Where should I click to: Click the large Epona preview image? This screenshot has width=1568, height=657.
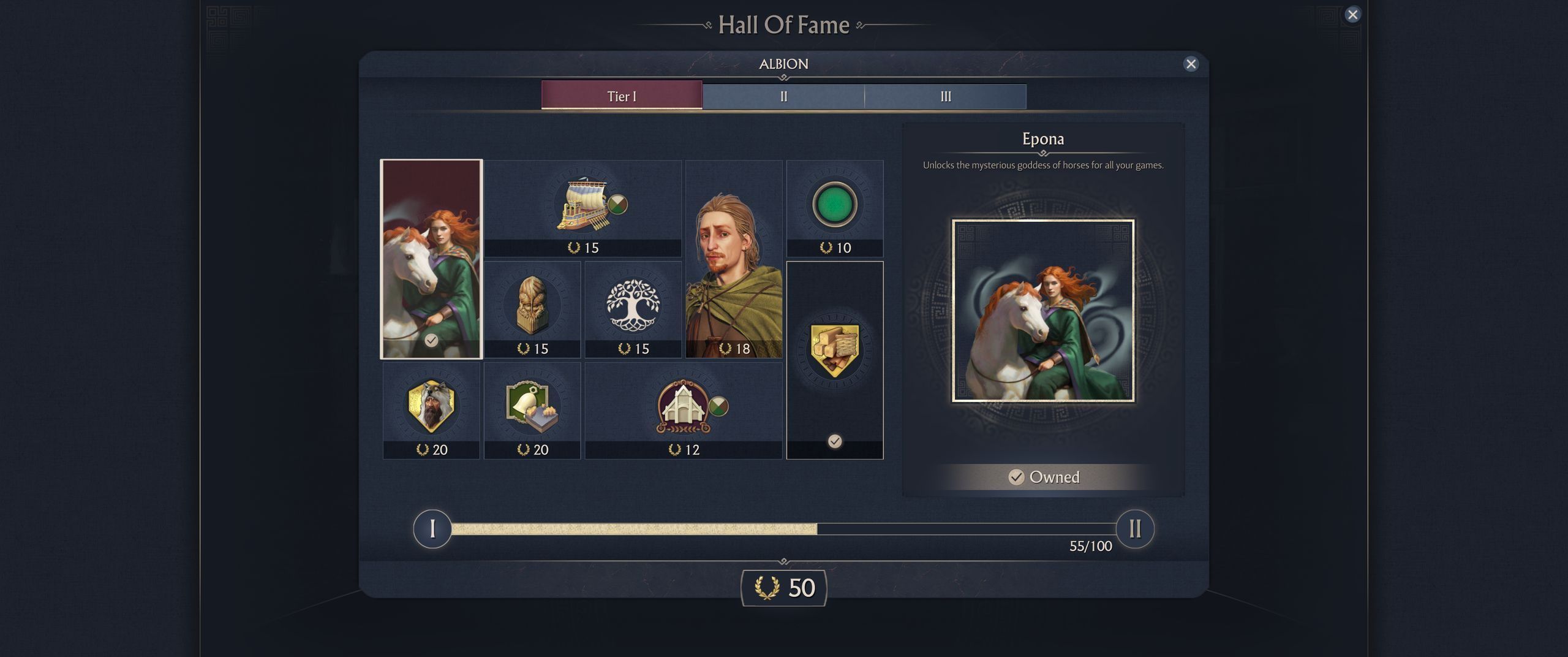[x=1042, y=311]
